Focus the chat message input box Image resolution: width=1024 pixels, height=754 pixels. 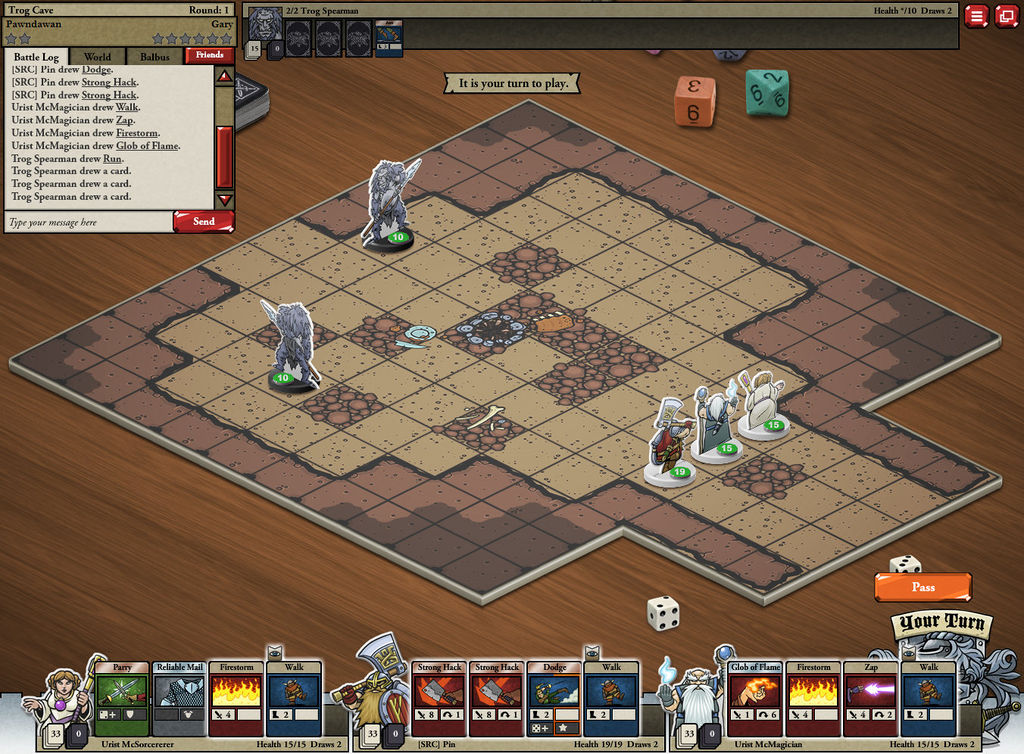(88, 222)
